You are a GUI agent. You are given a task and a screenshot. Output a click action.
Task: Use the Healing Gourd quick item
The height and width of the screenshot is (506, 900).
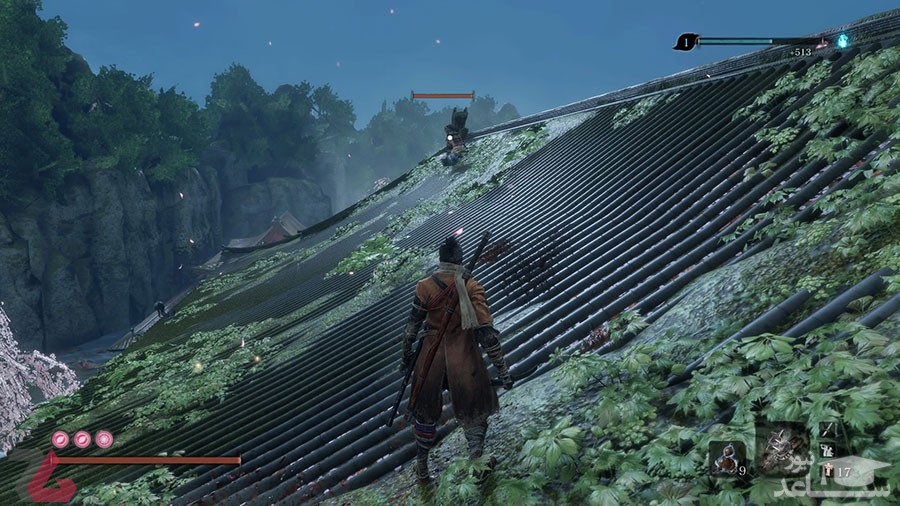point(726,456)
